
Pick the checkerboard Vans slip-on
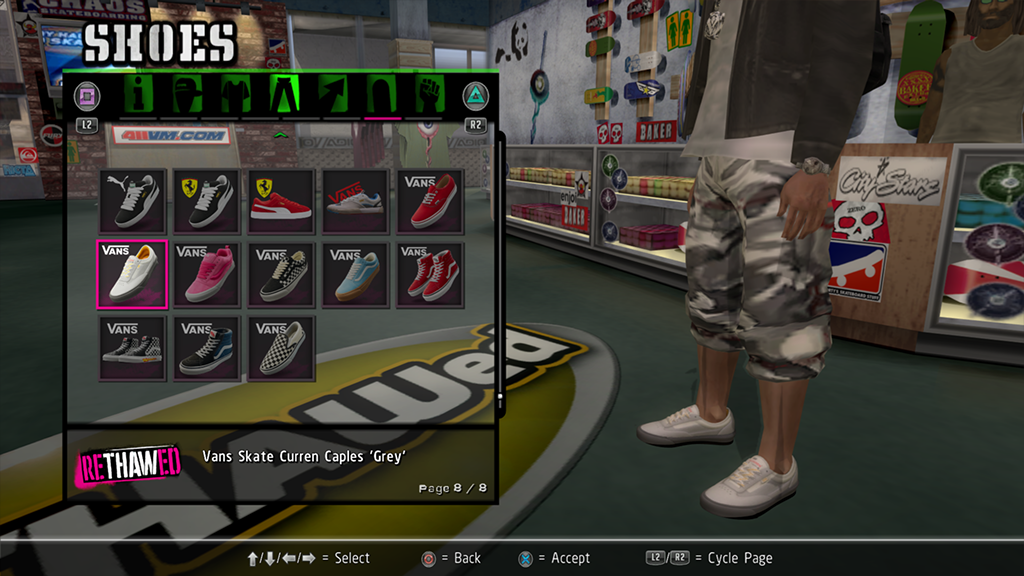281,348
